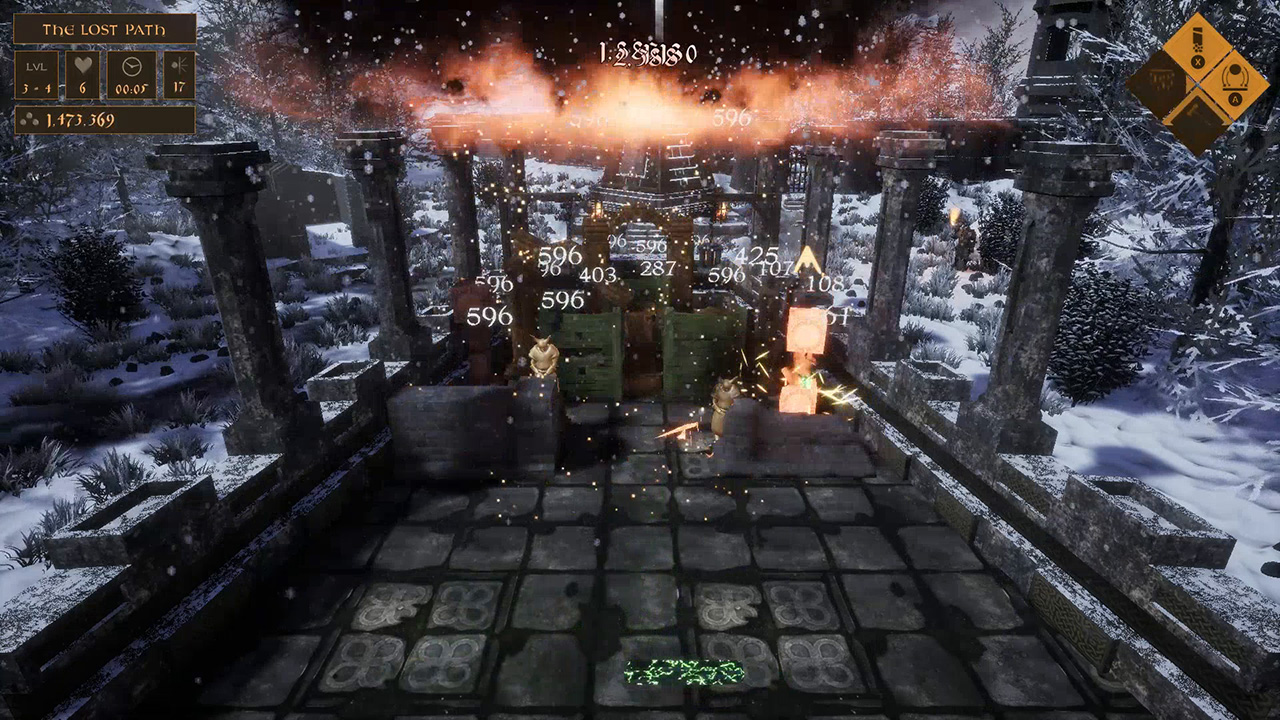Click the heart health icon
1280x720 pixels.
(84, 64)
